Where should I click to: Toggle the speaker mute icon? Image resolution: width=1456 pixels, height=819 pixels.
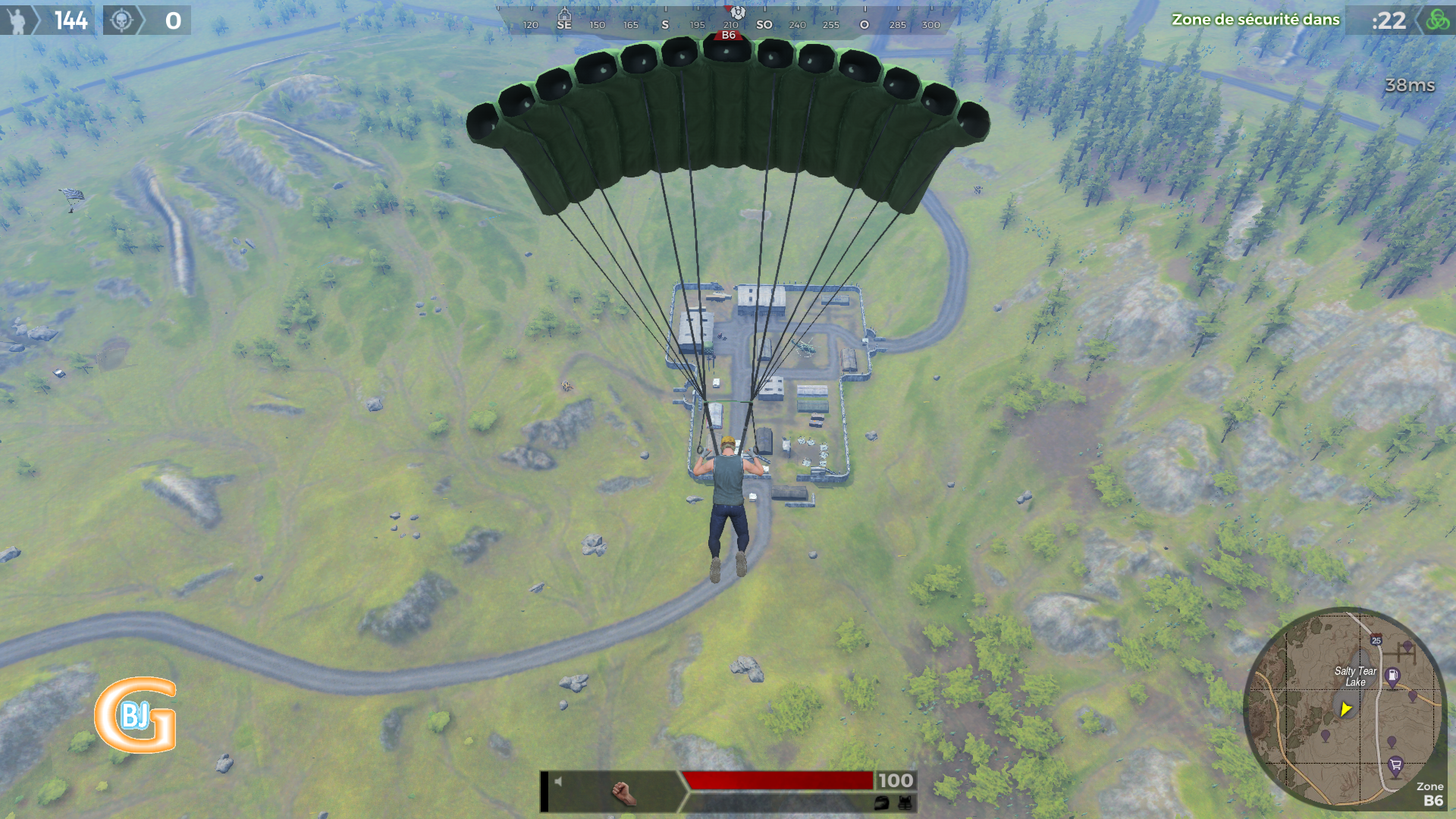click(x=558, y=781)
